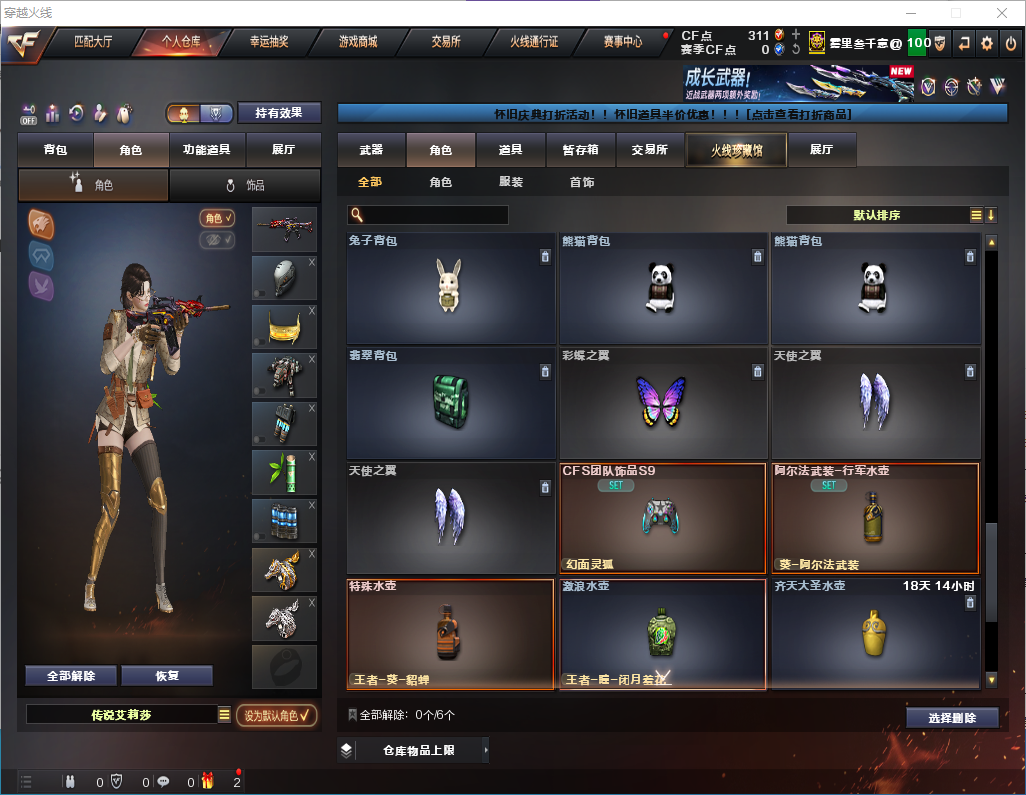The image size is (1026, 795).
Task: Open 火线通行证 battle pass
Action: click(534, 42)
